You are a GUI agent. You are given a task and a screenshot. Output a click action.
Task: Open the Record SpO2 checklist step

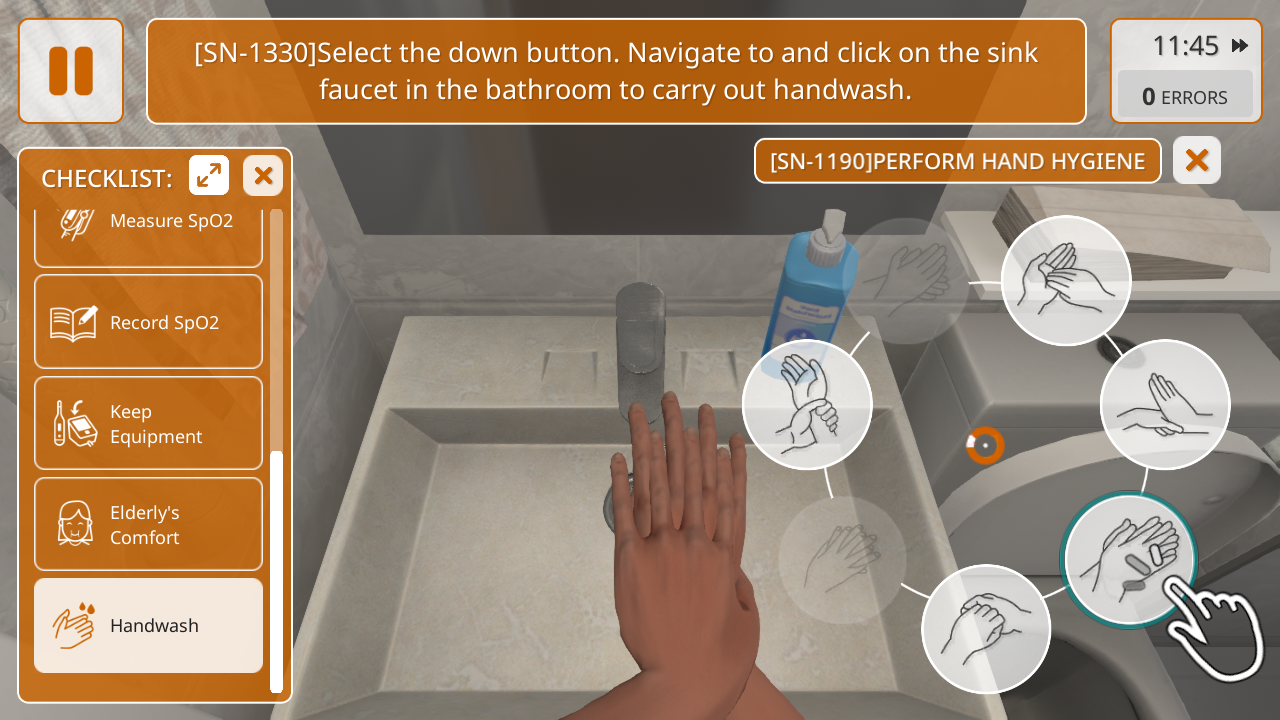148,322
